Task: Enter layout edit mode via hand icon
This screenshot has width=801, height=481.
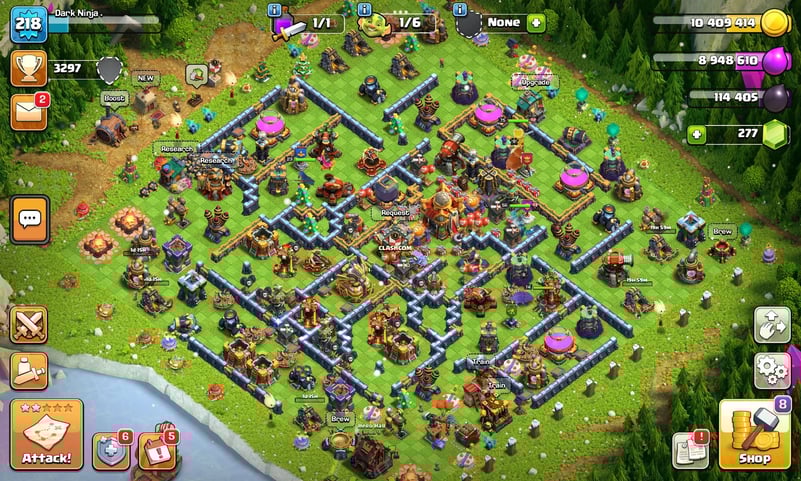Action: coord(771,327)
